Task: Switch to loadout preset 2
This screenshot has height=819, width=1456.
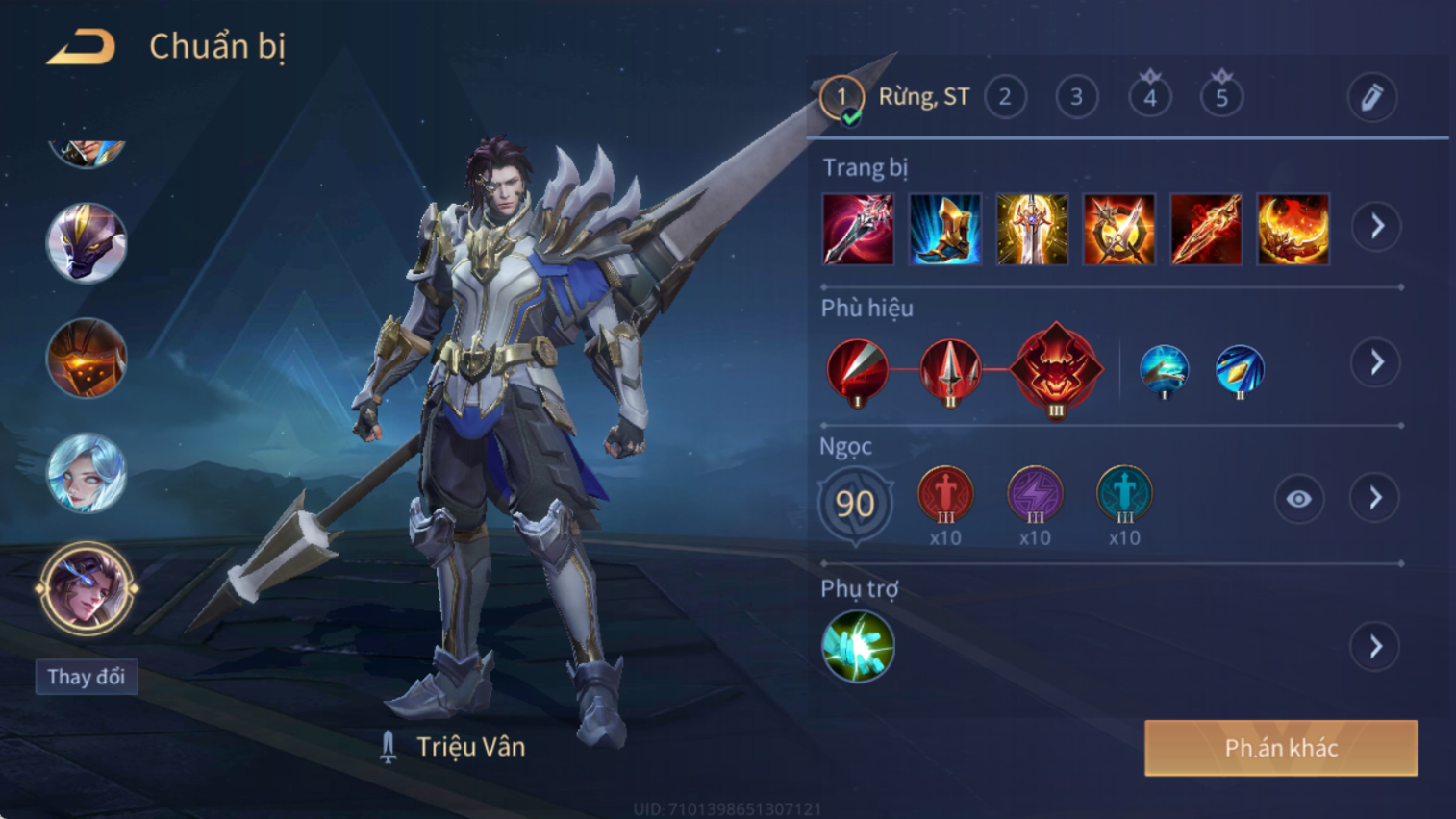Action: pyautogui.click(x=1005, y=97)
